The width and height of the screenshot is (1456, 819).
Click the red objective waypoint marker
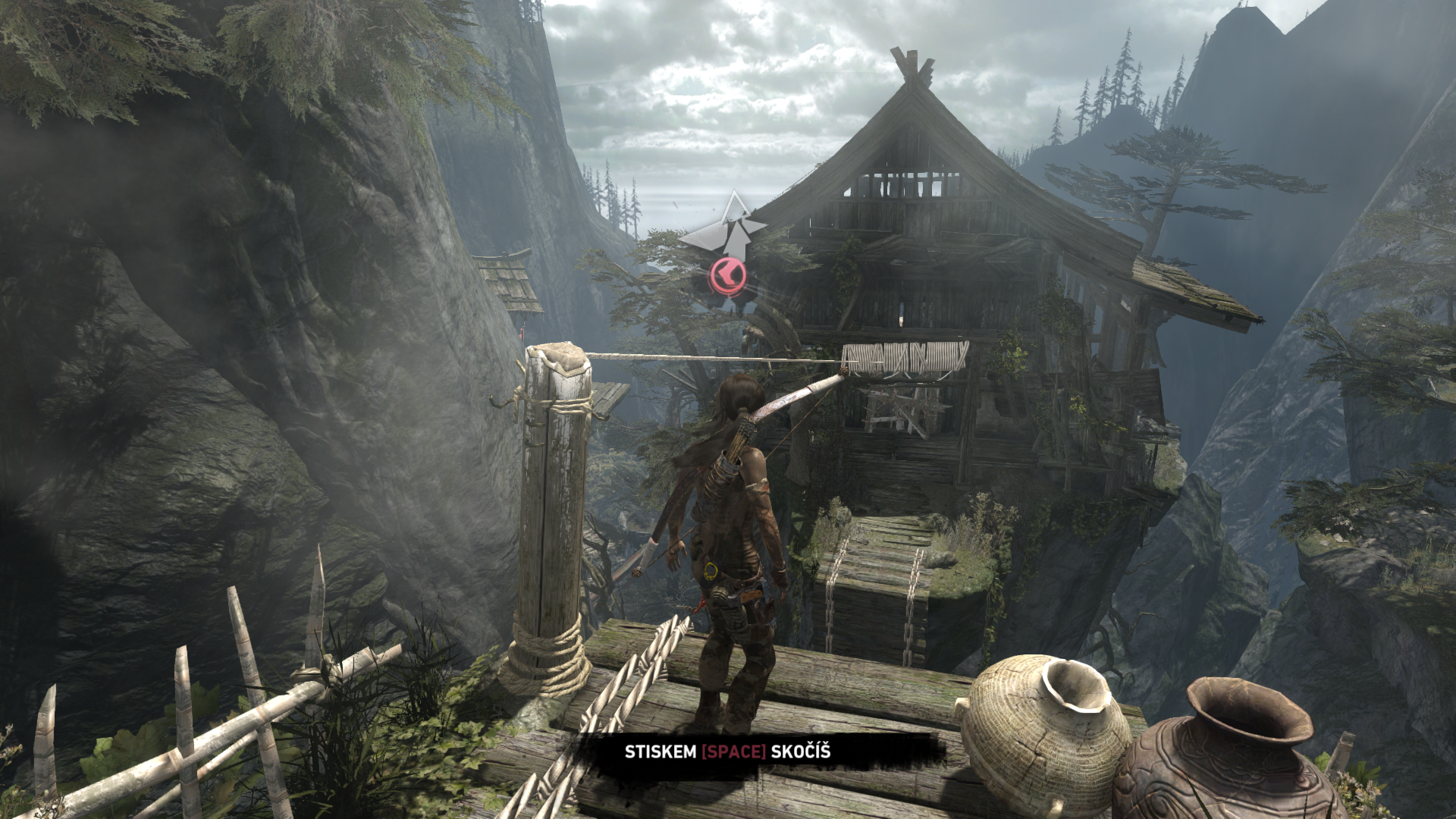pos(727,276)
